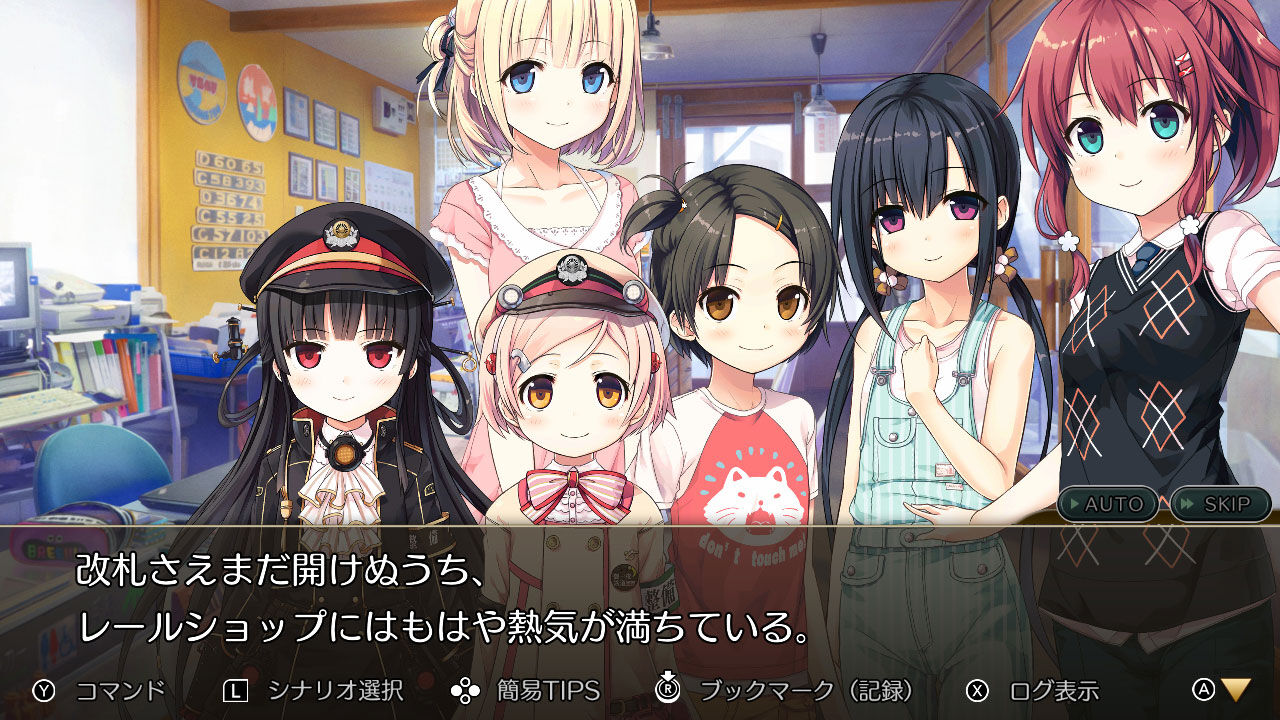Activate SKIP mode
The height and width of the screenshot is (720, 1280).
[1220, 505]
